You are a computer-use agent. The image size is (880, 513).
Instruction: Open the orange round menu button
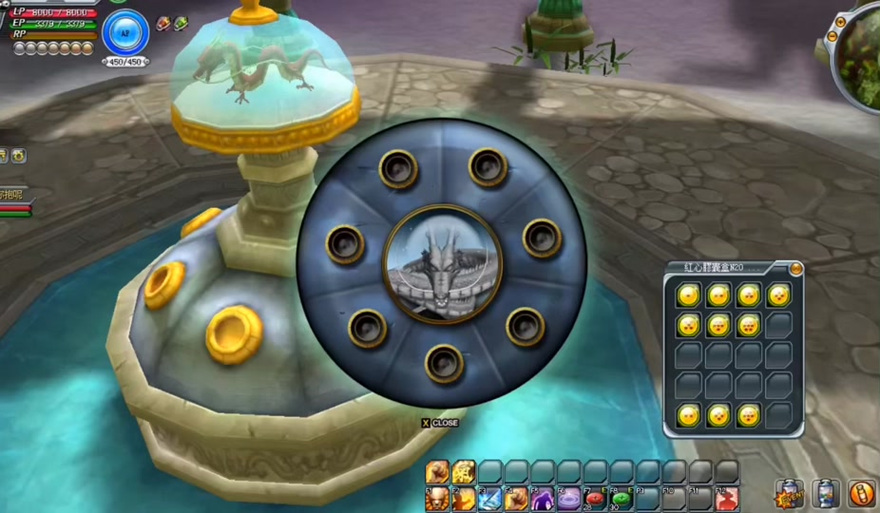click(x=861, y=493)
